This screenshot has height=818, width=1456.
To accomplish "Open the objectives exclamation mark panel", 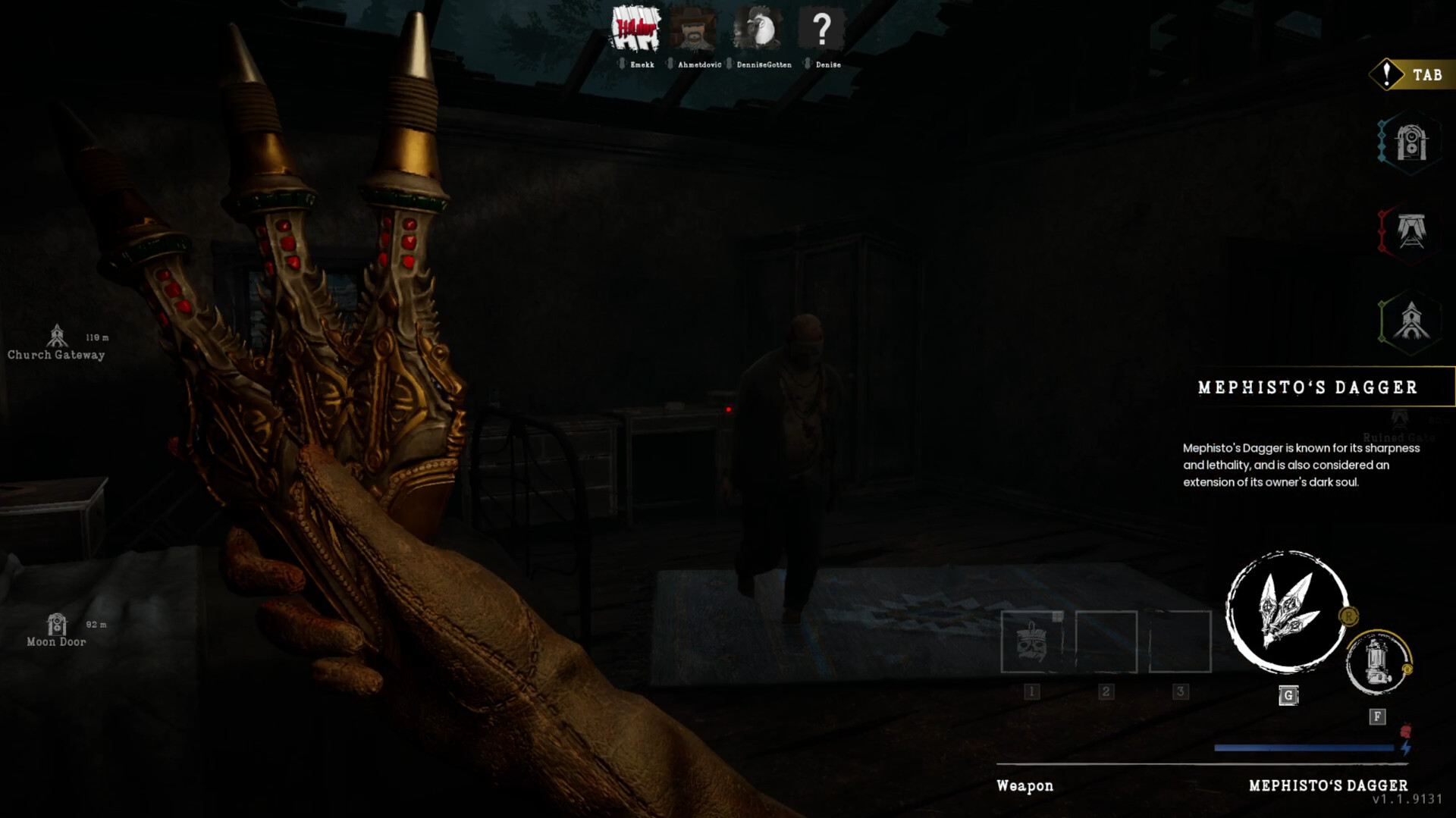I will 1387,74.
